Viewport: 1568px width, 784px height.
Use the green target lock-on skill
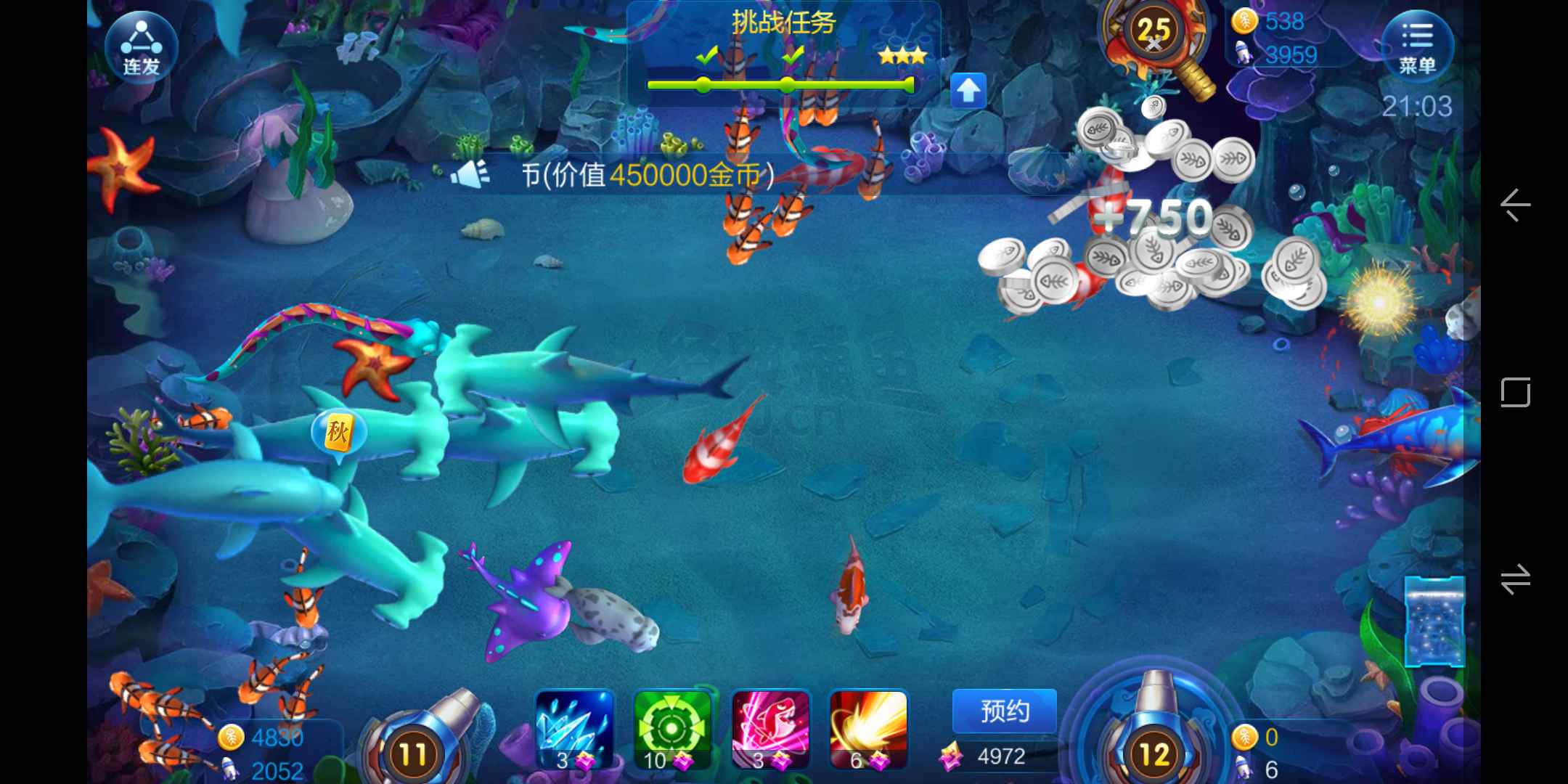pos(671,728)
